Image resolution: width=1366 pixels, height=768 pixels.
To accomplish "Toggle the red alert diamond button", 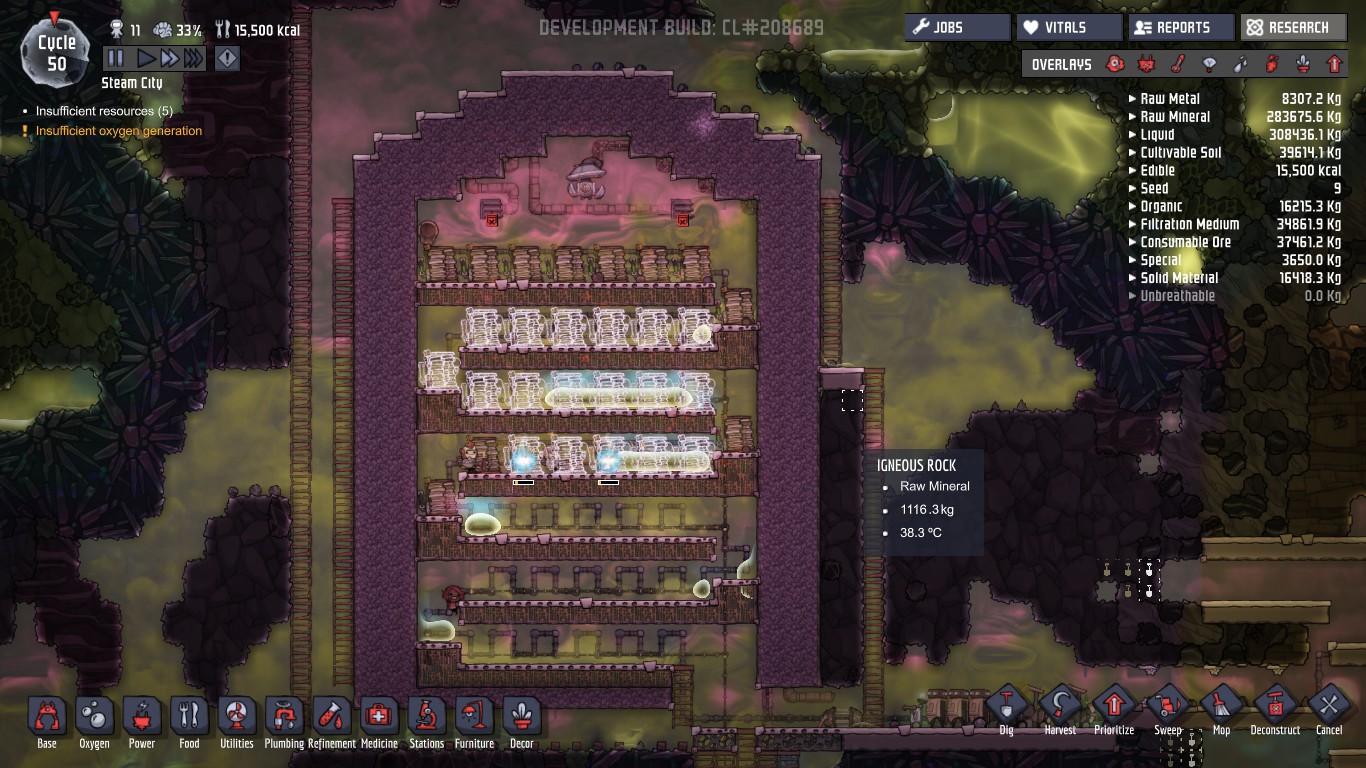I will pyautogui.click(x=228, y=59).
